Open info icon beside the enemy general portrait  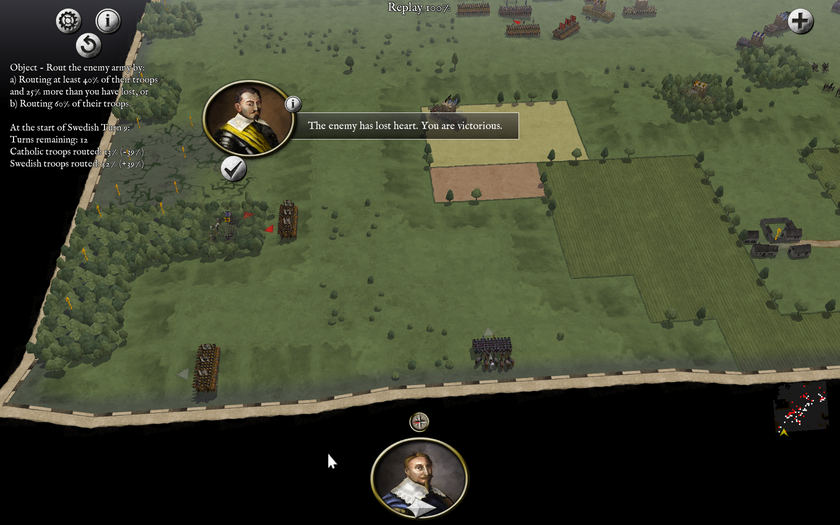(x=292, y=103)
